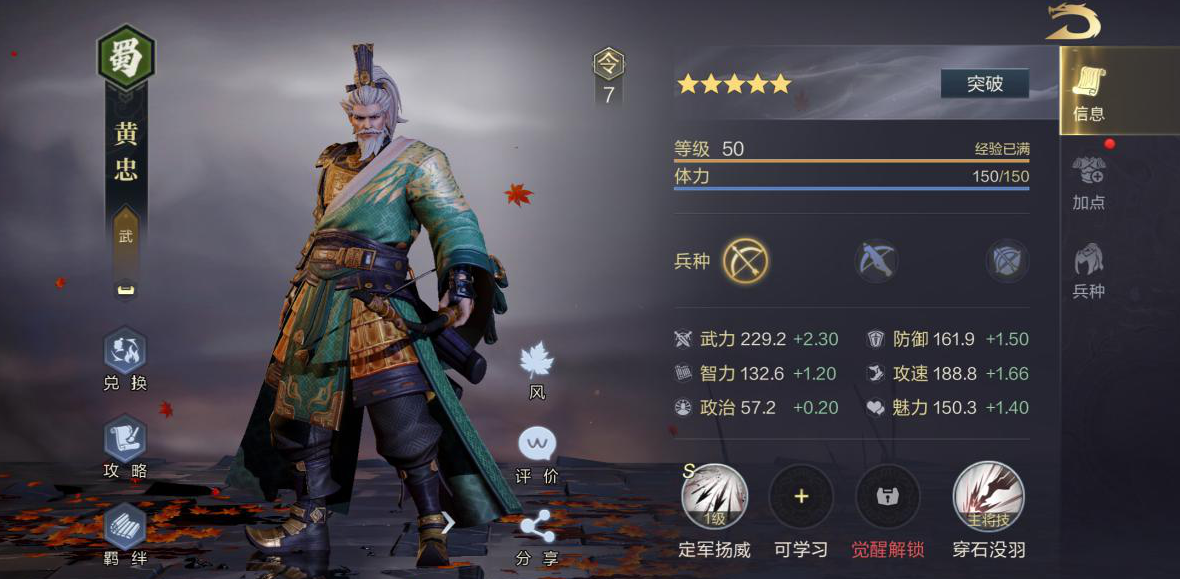View the 穿石没羽 main general skill
This screenshot has height=579, width=1180.
coord(988,497)
